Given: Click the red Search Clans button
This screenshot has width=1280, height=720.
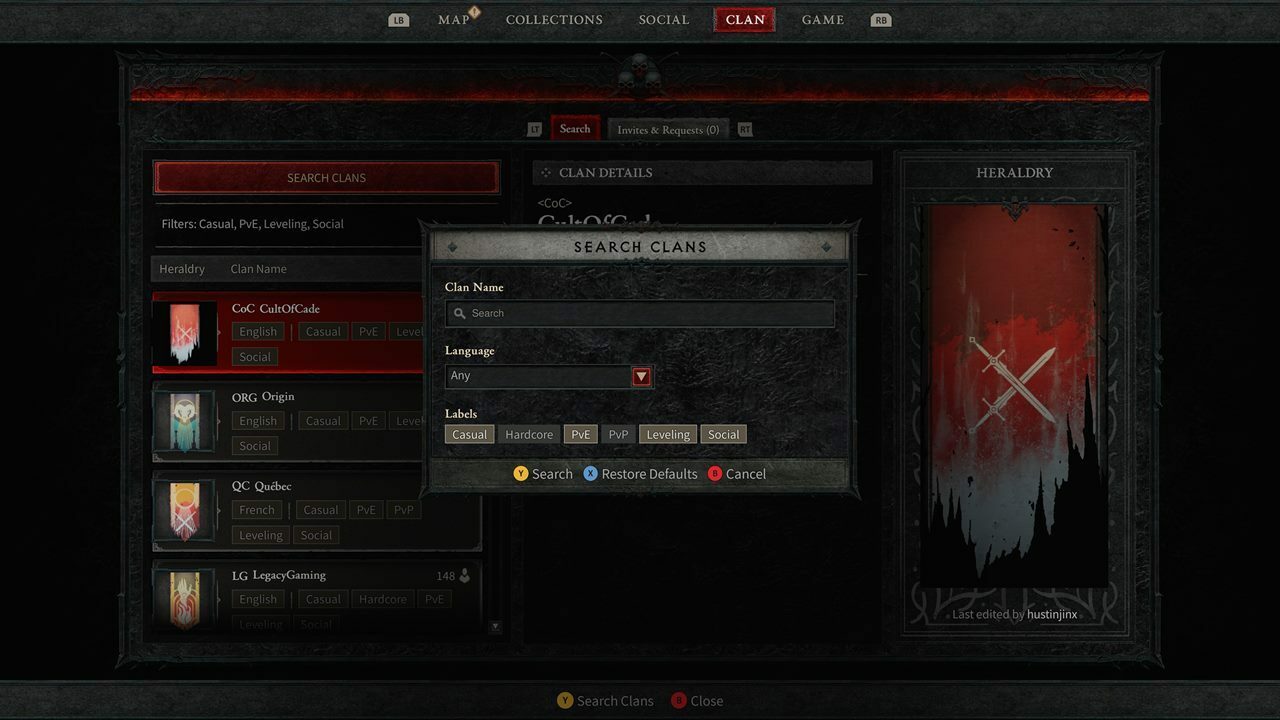Looking at the screenshot, I should pyautogui.click(x=326, y=178).
